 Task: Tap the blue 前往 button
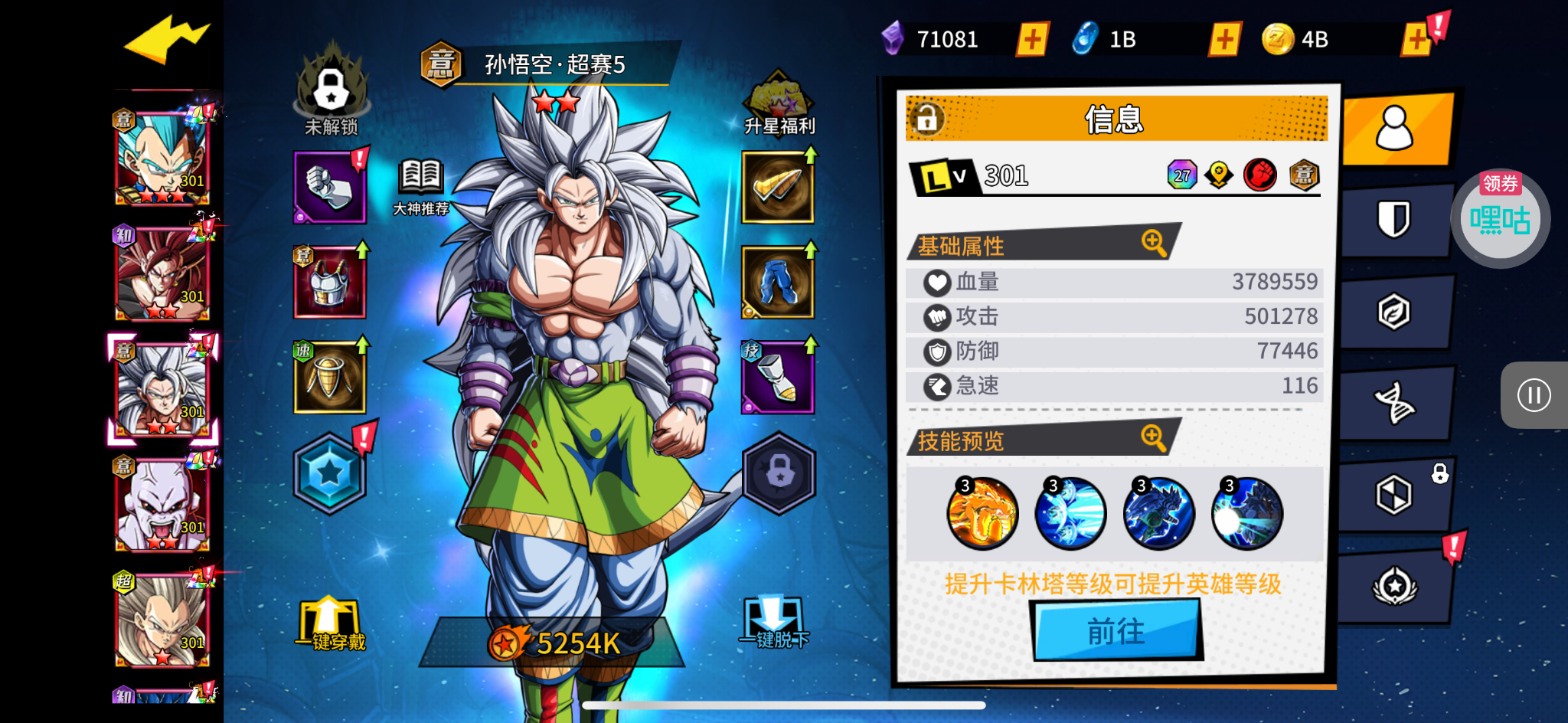click(x=1116, y=631)
